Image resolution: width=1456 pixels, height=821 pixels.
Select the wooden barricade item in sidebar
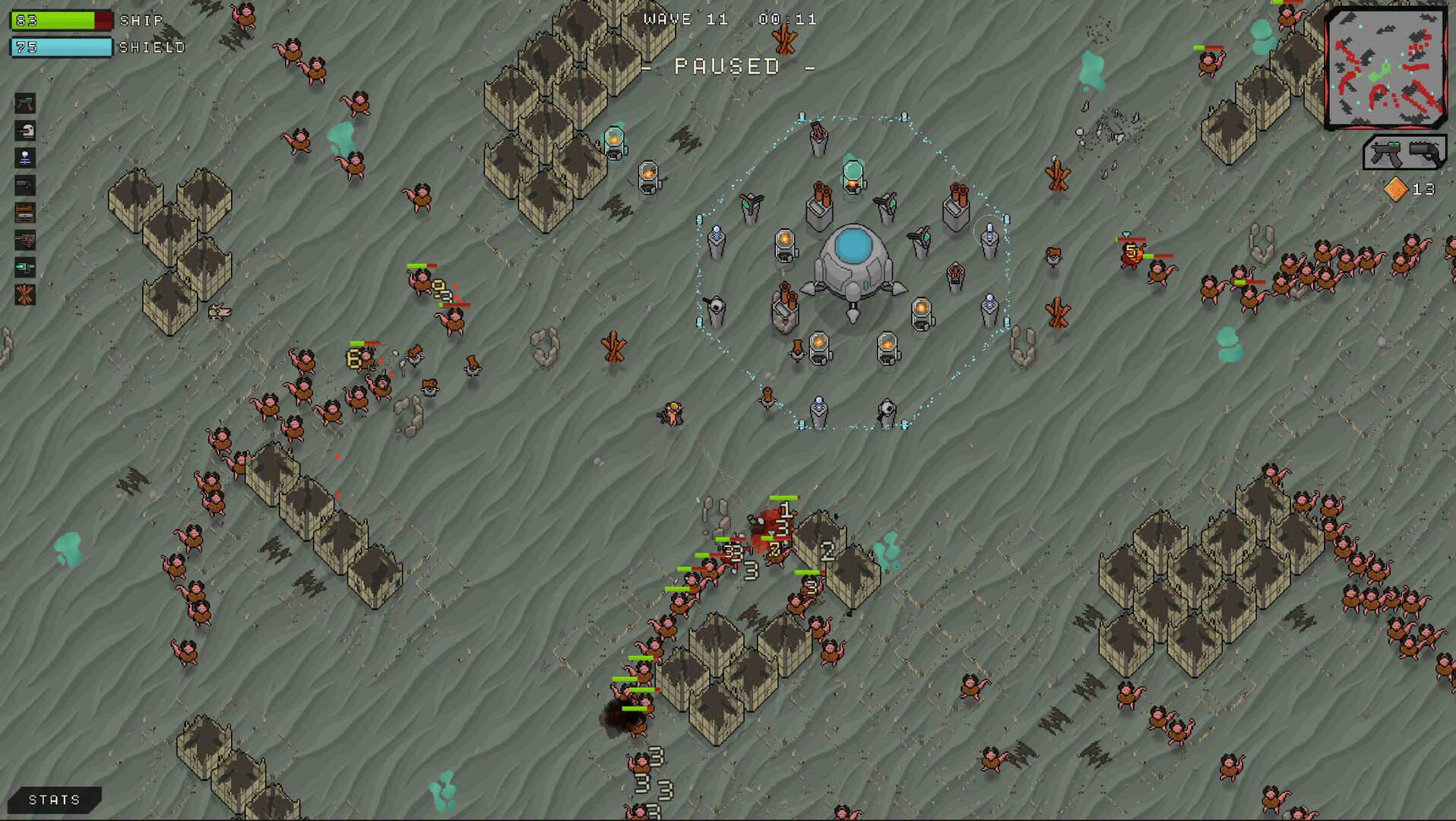tap(25, 214)
